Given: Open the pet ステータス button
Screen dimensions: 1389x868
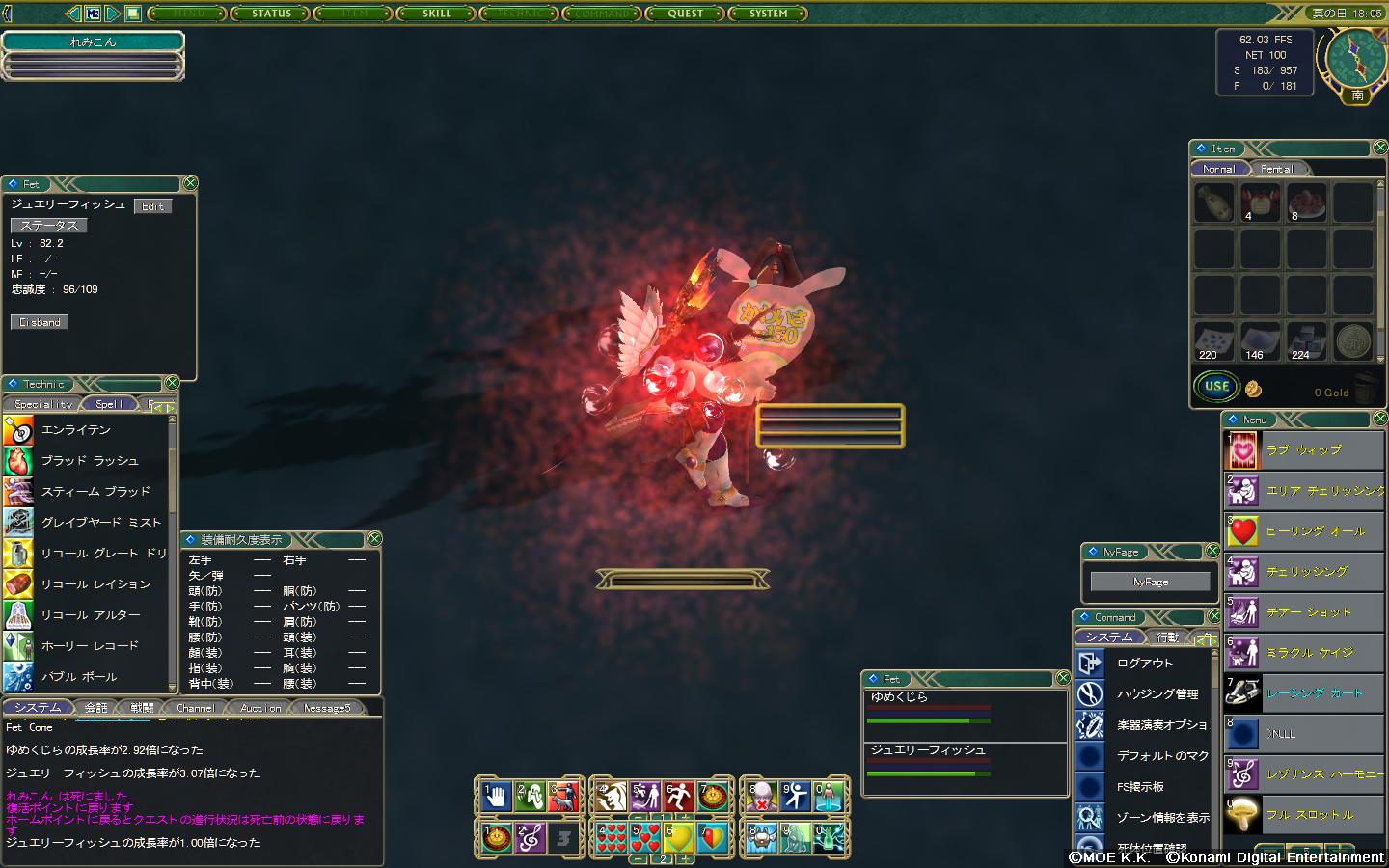Looking at the screenshot, I should click(49, 225).
